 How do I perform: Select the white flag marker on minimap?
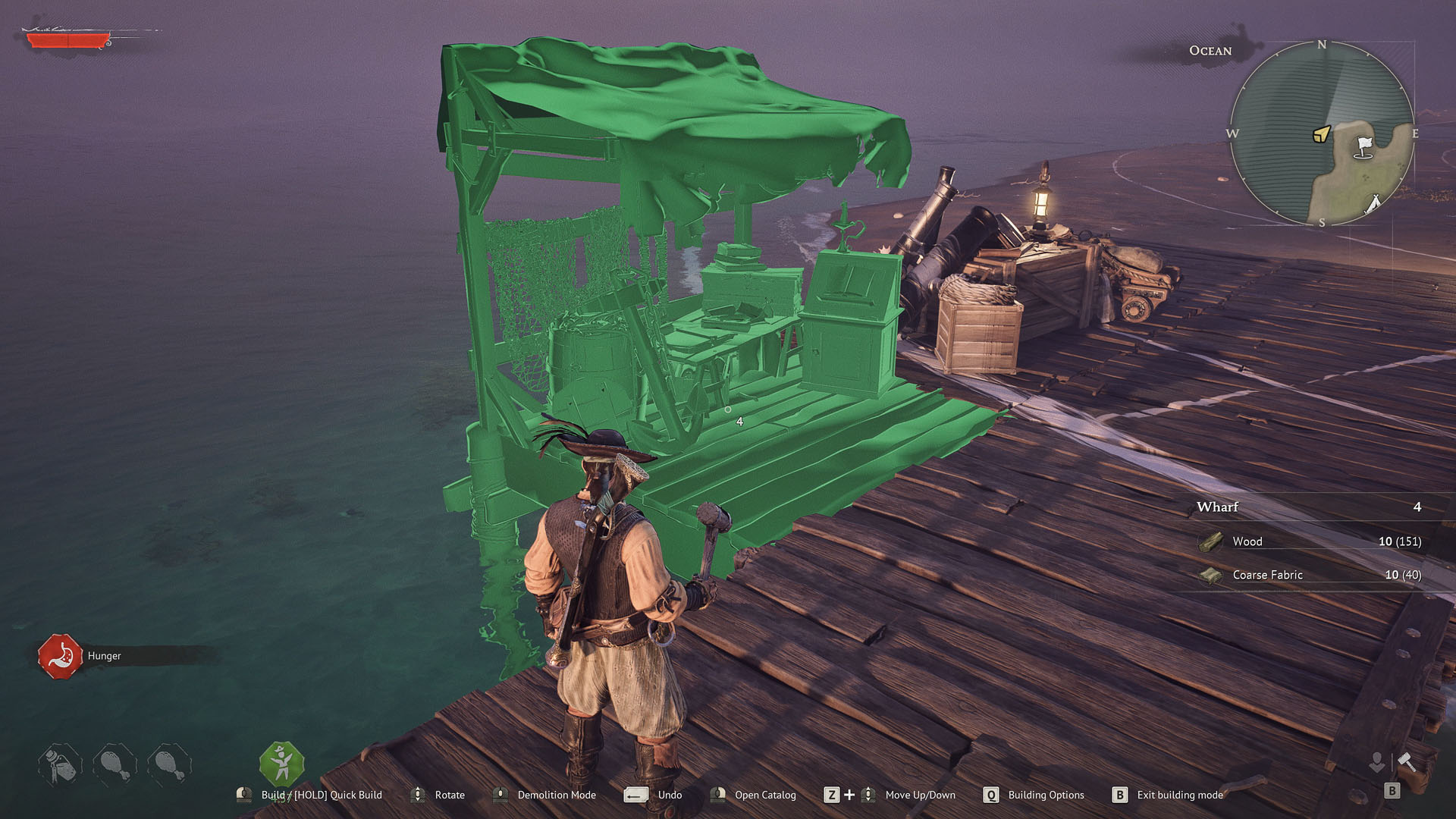1364,146
